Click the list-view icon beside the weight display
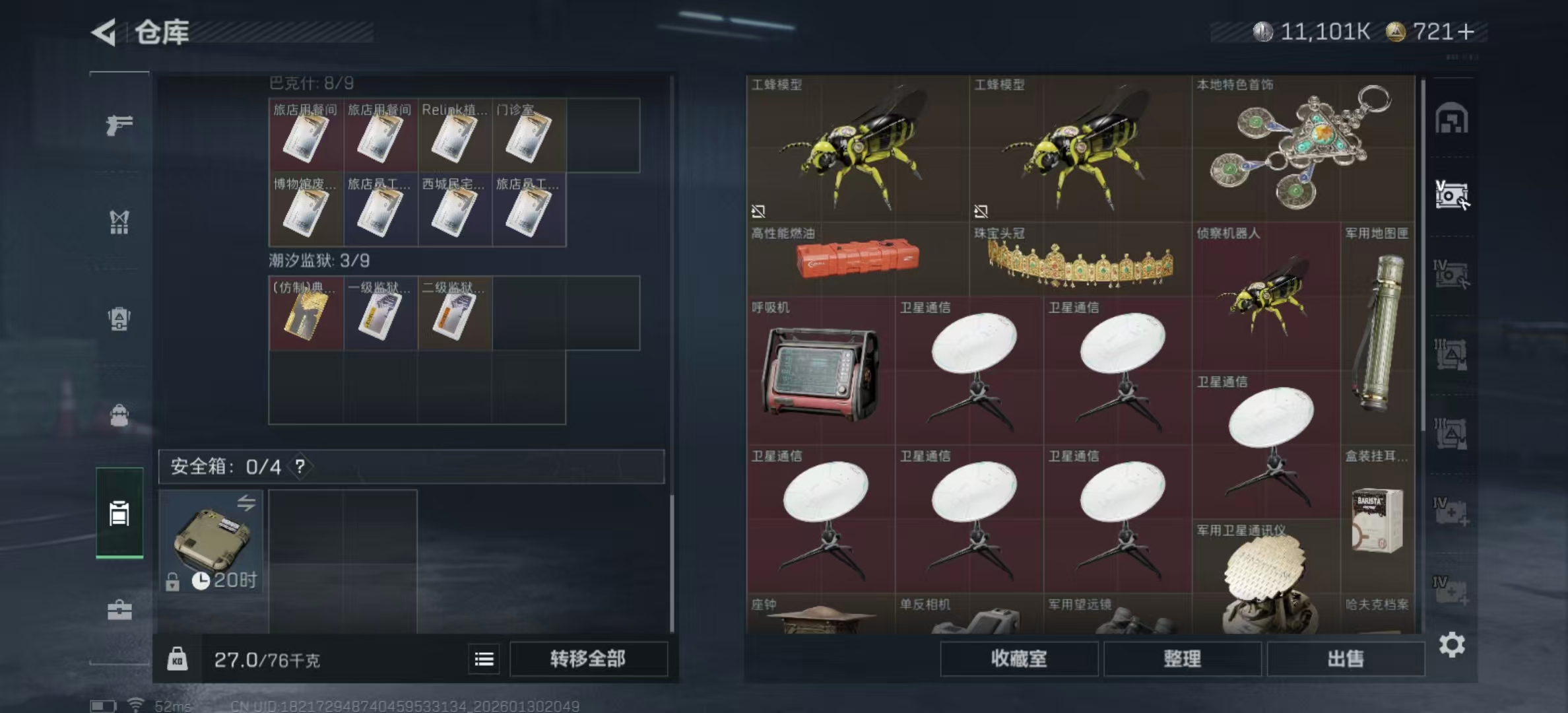Screen dimensions: 1568x713 click(484, 660)
